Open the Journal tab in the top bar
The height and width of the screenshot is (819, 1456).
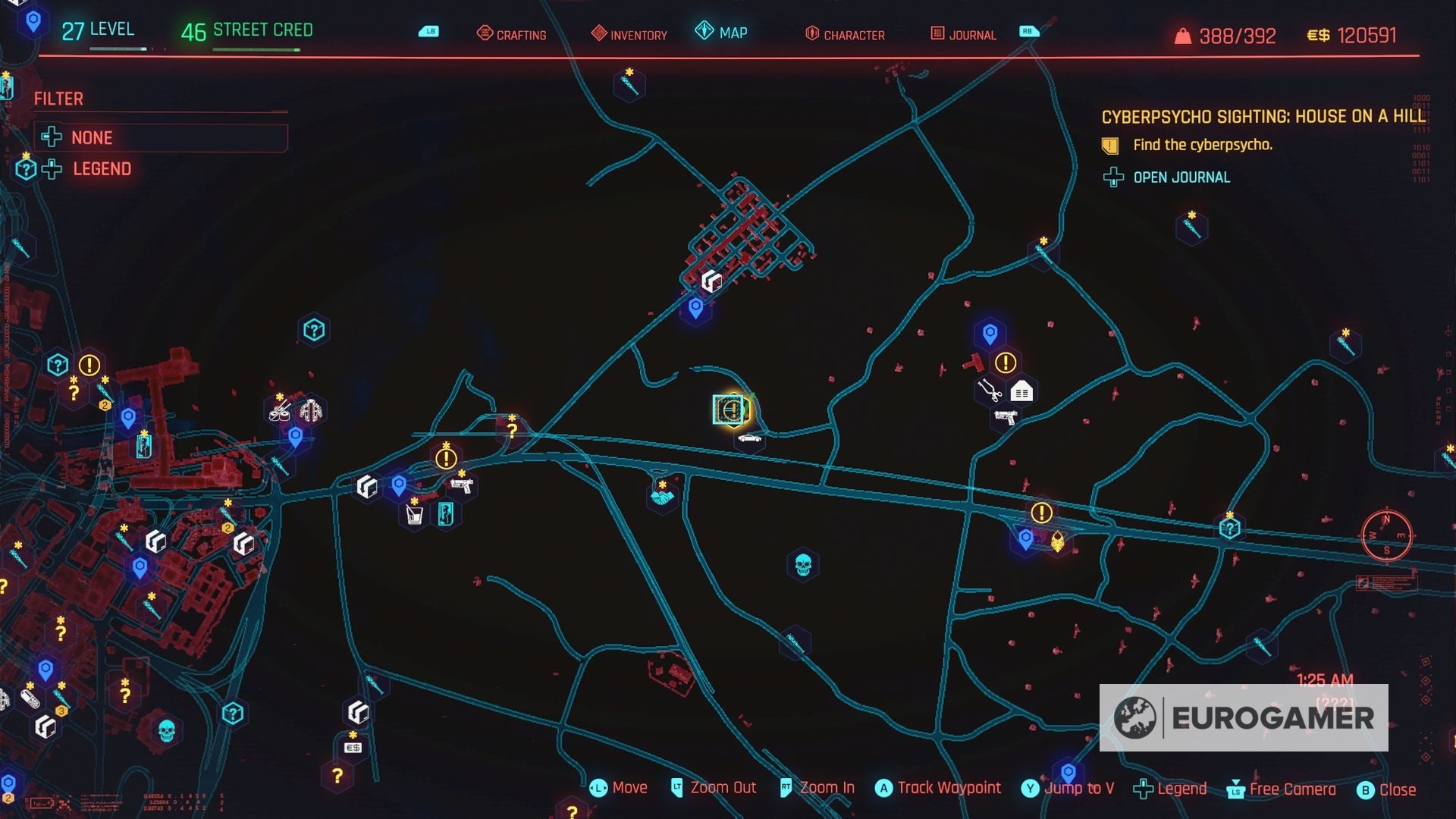click(x=971, y=34)
